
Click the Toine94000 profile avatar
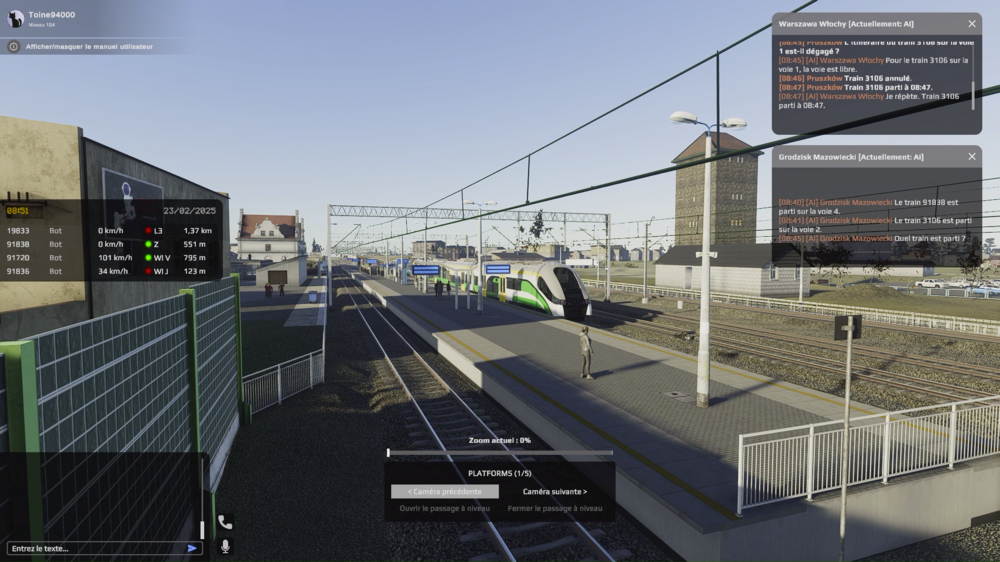click(x=15, y=18)
